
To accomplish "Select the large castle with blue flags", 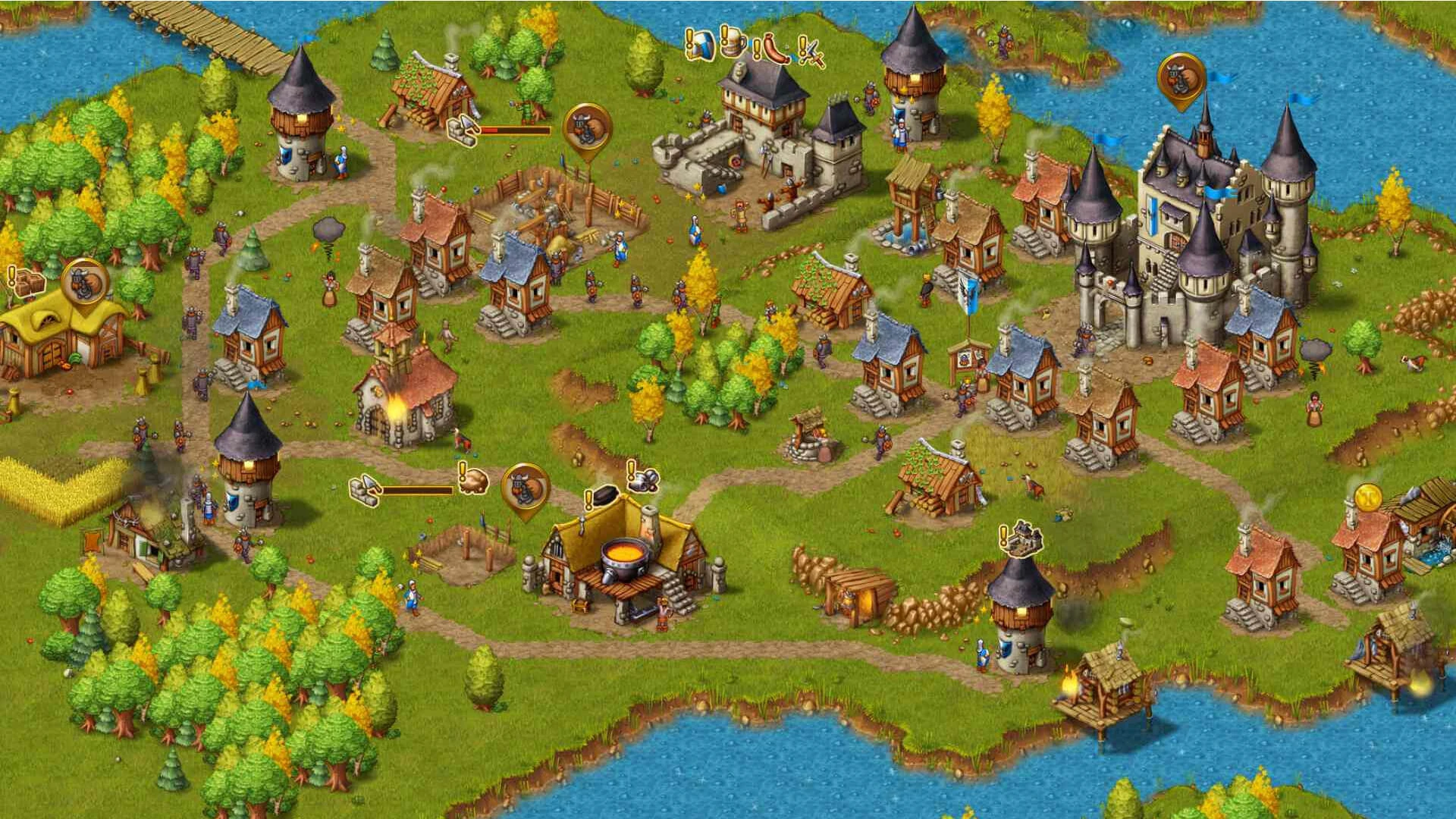I will pyautogui.click(x=1183, y=227).
